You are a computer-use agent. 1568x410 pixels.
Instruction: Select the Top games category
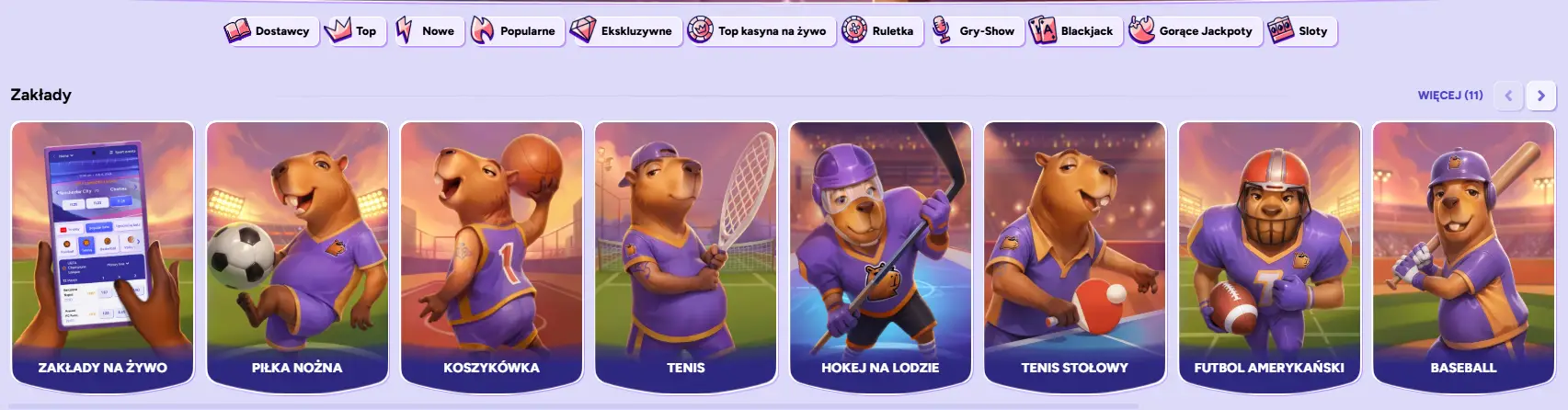click(x=354, y=31)
